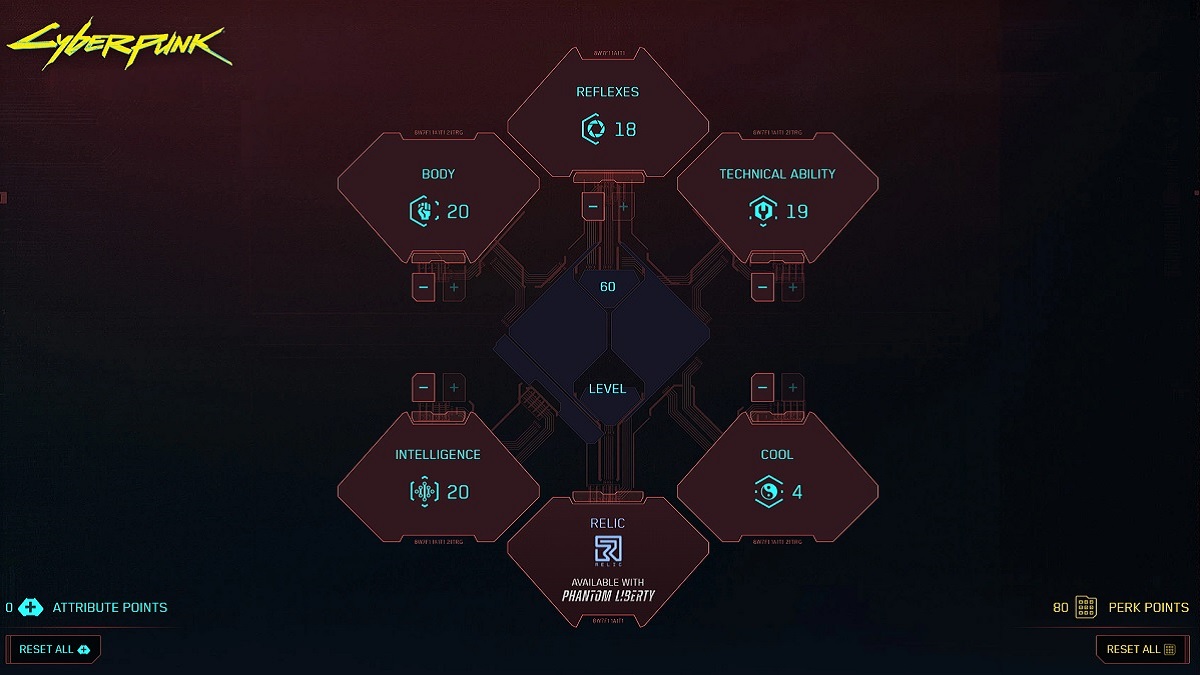Click the Cyberpunk logo
1200x675 pixels.
point(120,43)
